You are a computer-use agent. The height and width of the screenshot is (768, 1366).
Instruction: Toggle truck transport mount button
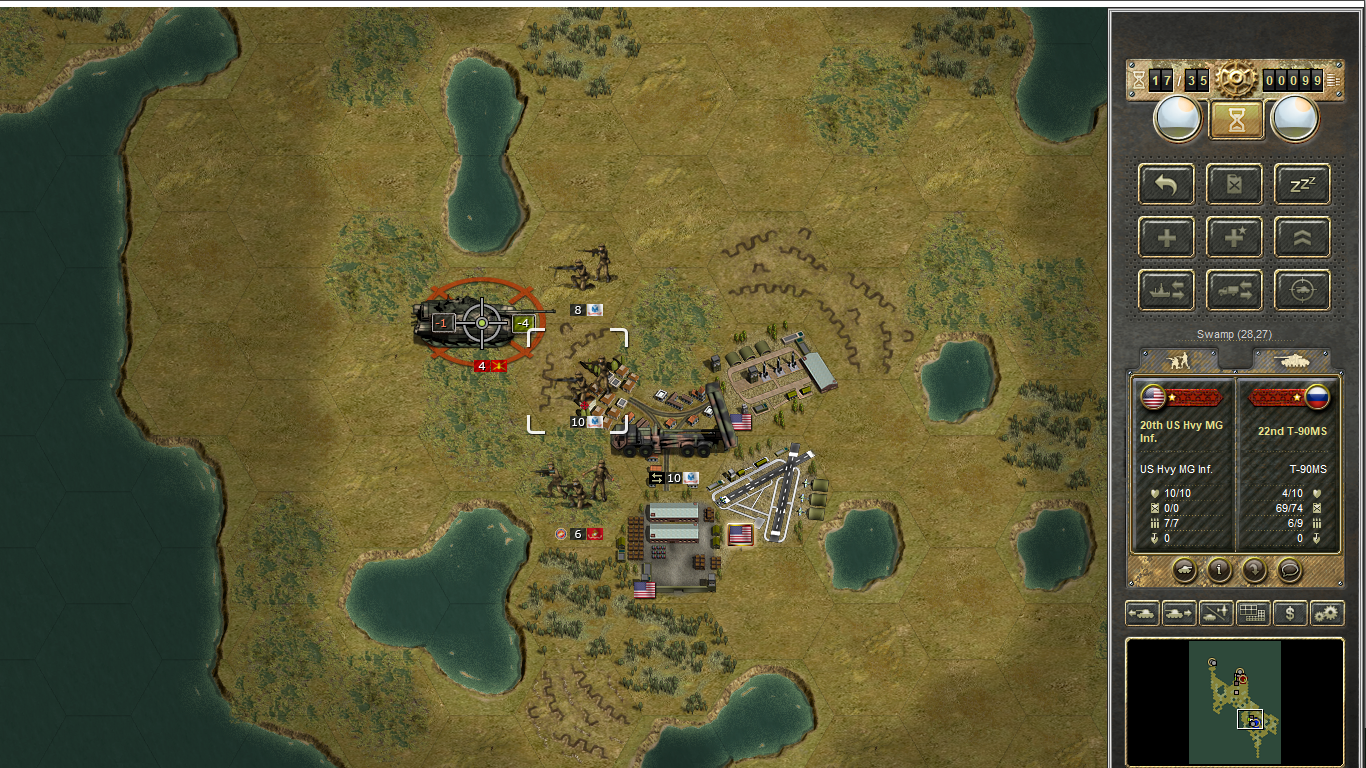[x=1234, y=291]
